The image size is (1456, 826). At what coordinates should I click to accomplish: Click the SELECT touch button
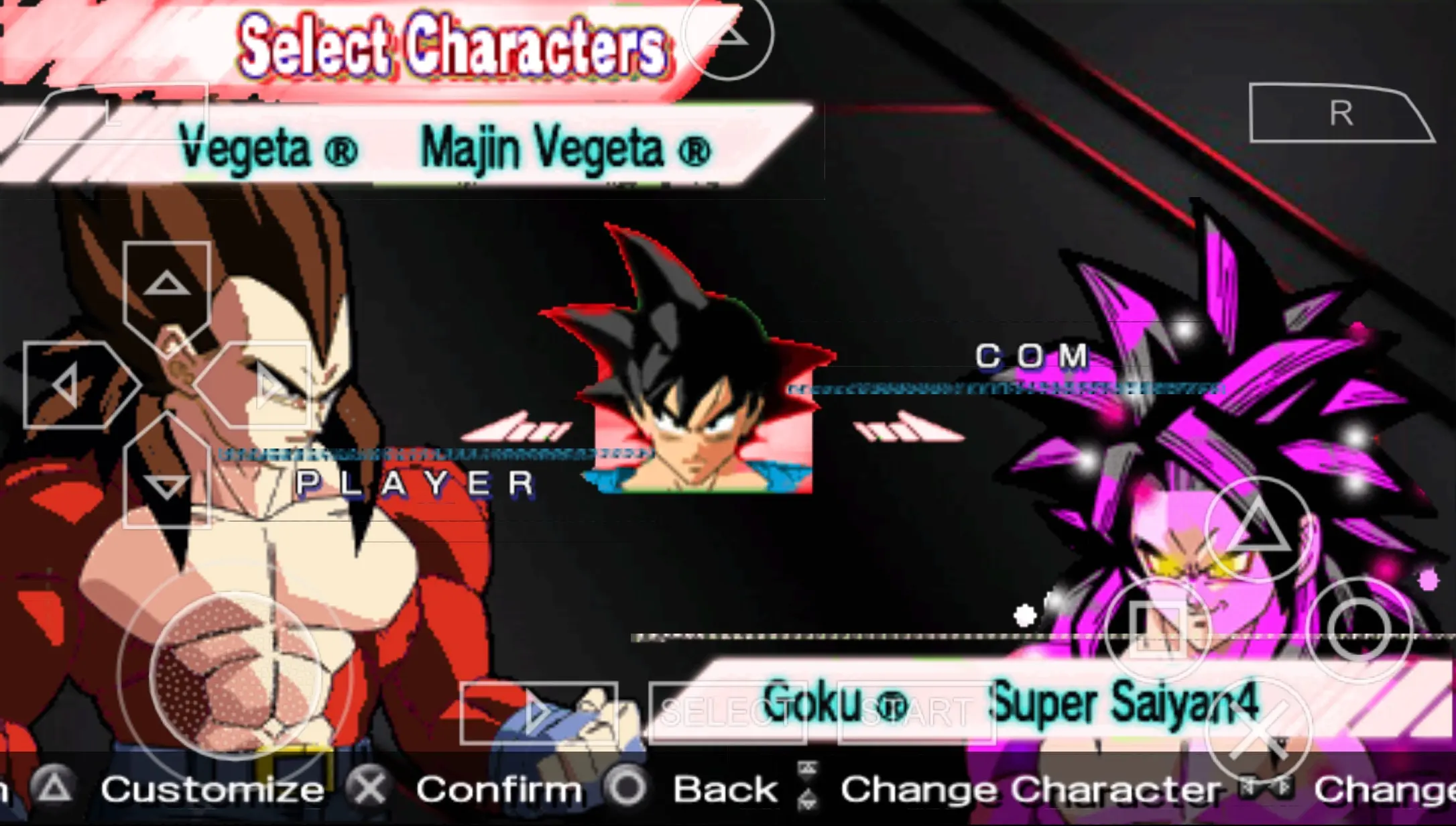728,713
